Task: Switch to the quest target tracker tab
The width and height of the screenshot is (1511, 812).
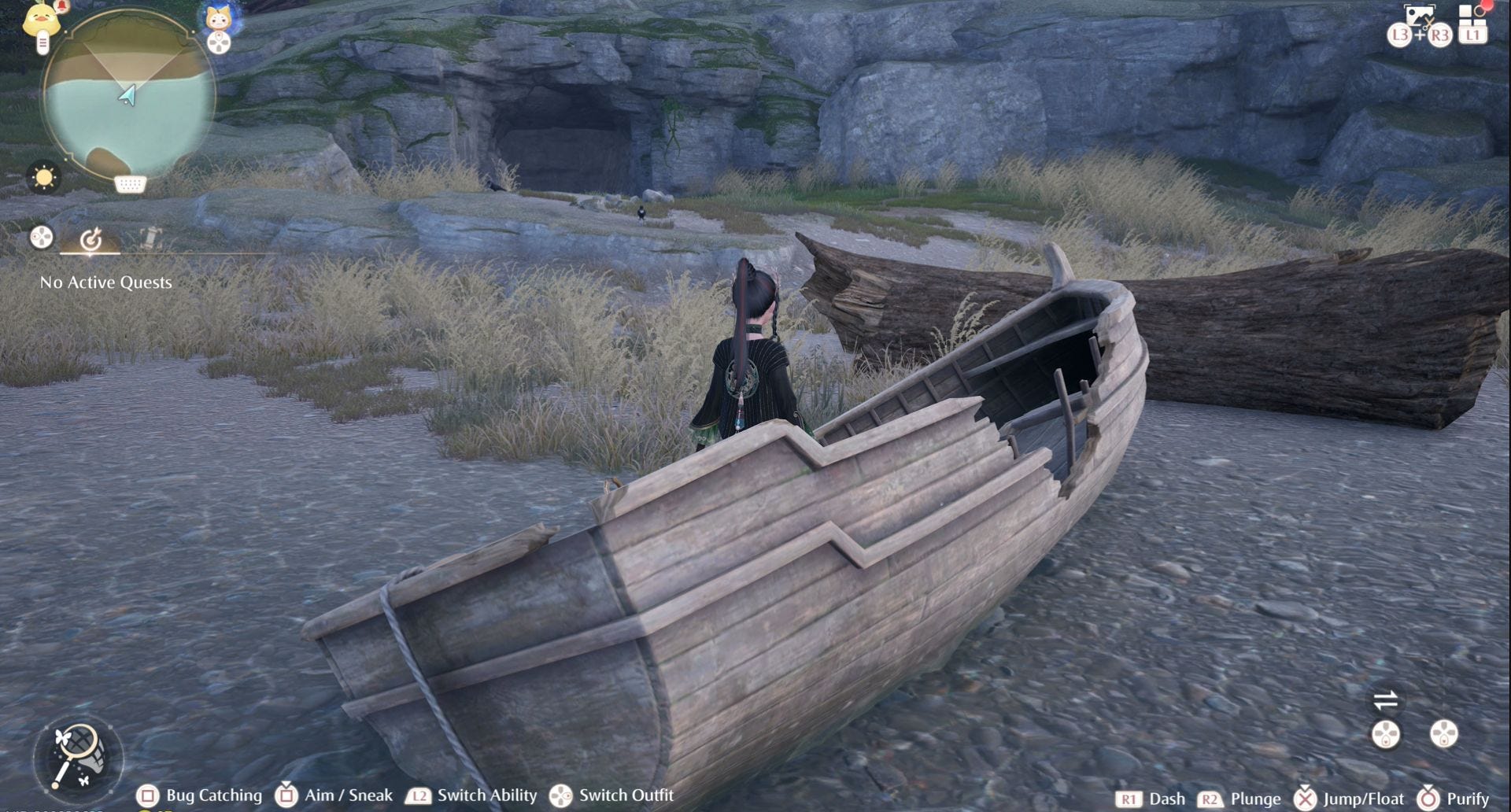Action: (x=91, y=238)
